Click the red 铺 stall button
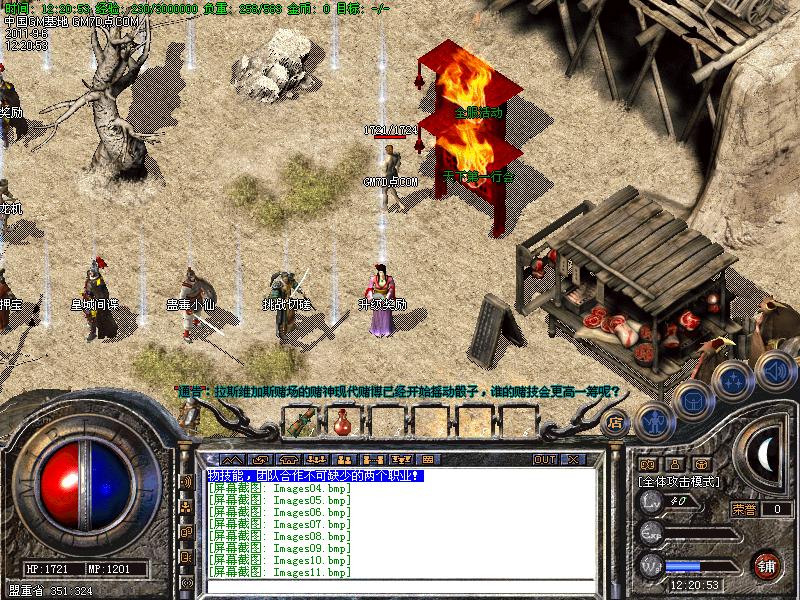The height and width of the screenshot is (600, 800). tap(766, 565)
